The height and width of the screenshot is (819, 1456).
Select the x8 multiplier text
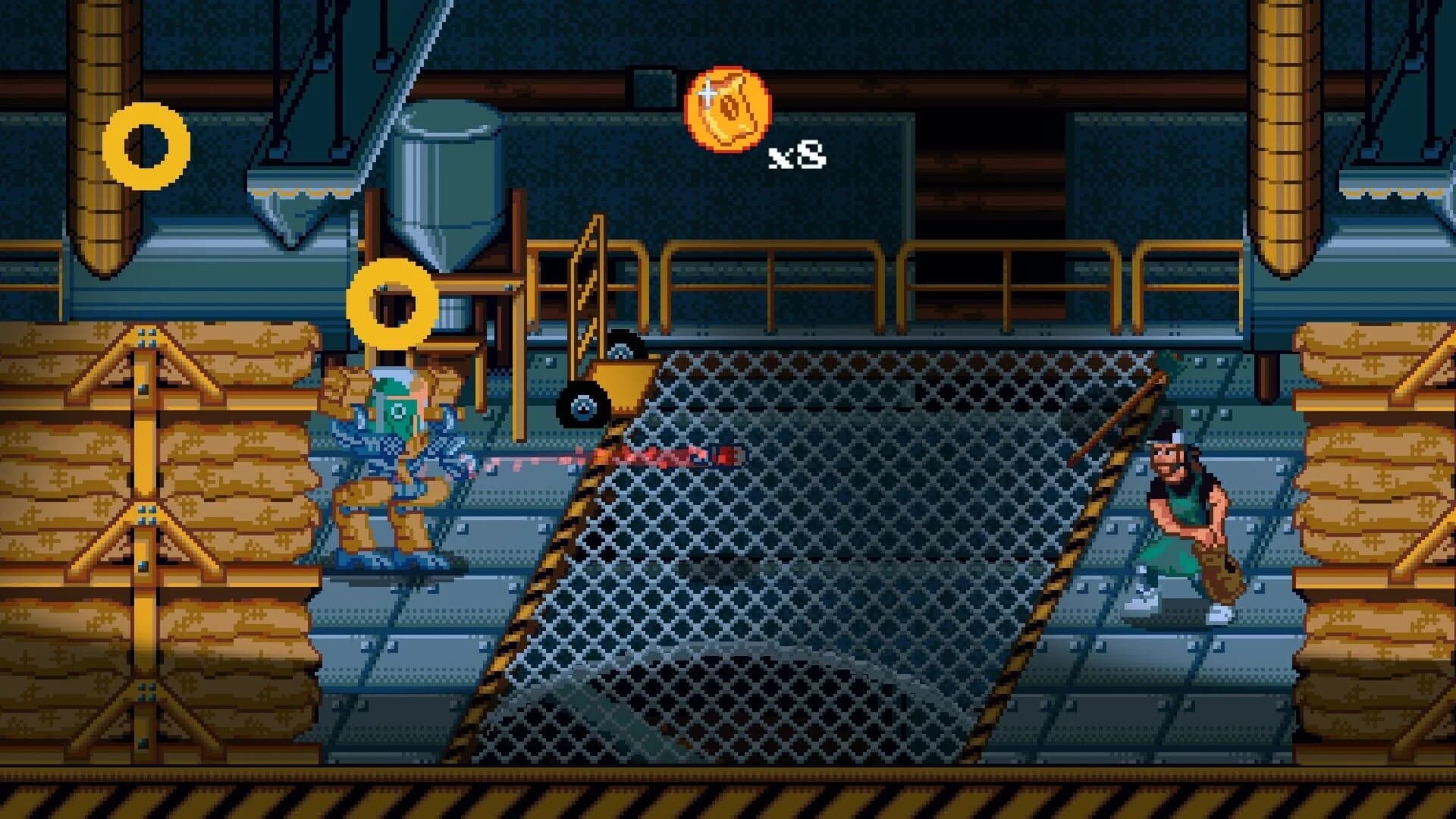(797, 155)
